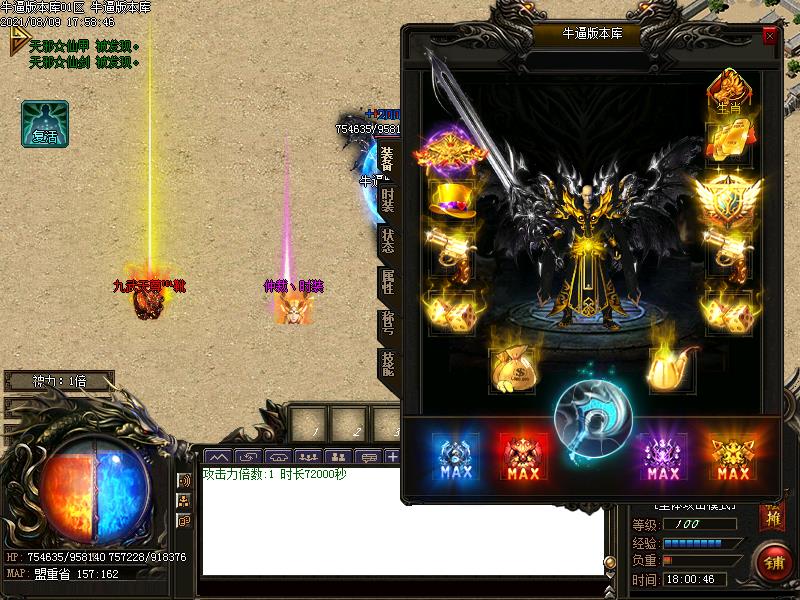This screenshot has width=800, height=600.
Task: Switch to the 称号 title tab
Action: (x=388, y=324)
